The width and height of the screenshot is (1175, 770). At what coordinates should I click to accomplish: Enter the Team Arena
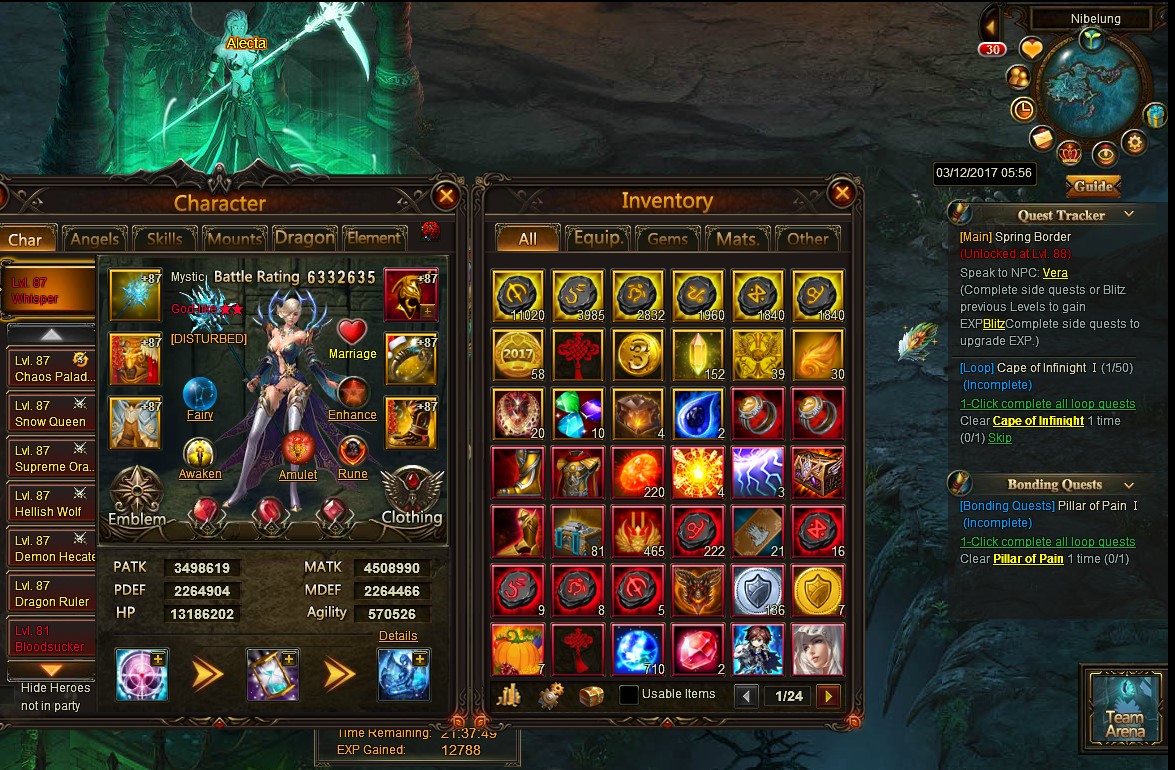click(1124, 708)
